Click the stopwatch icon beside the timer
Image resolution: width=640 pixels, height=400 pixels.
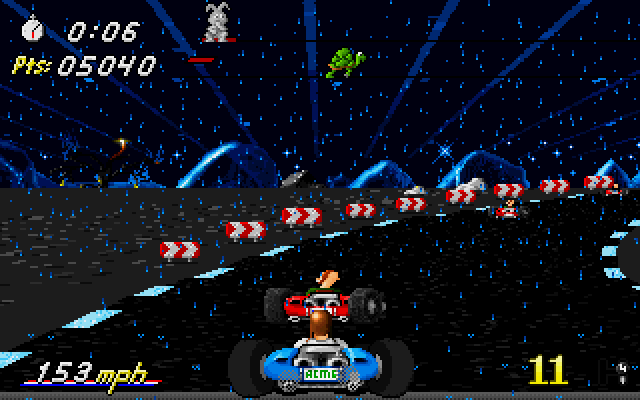pos(31,28)
